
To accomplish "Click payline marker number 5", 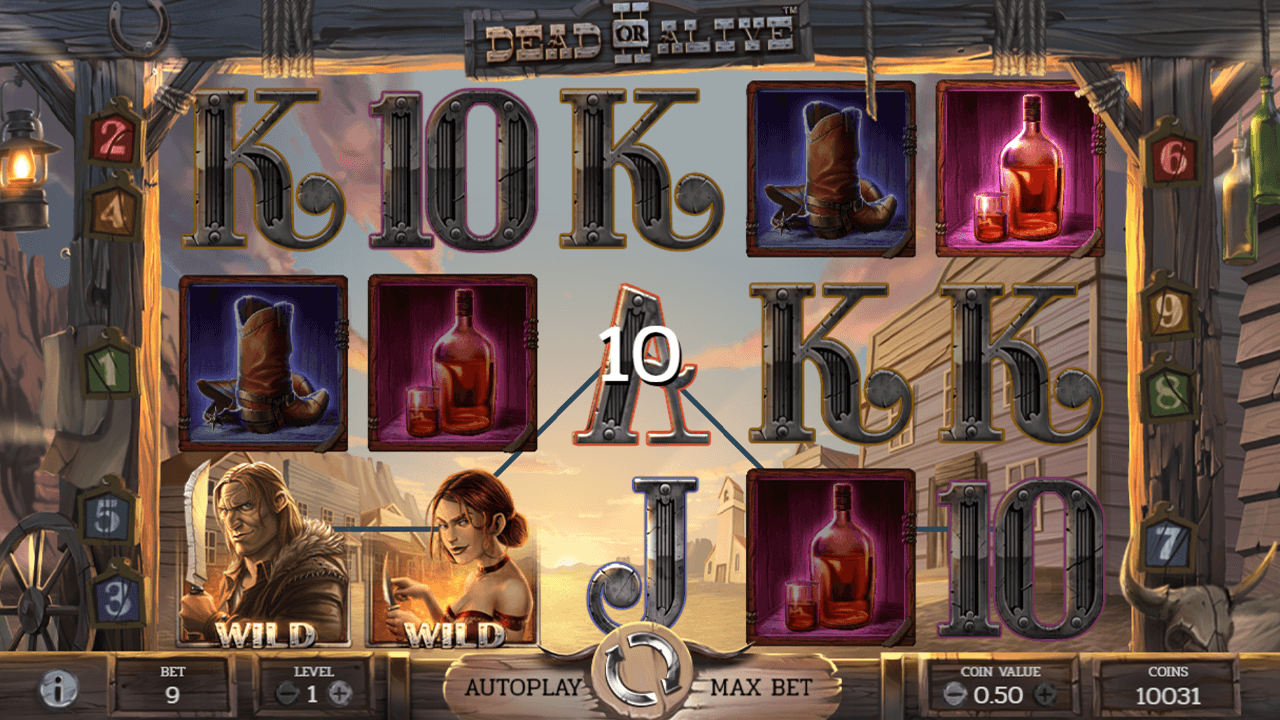I will pos(109,517).
